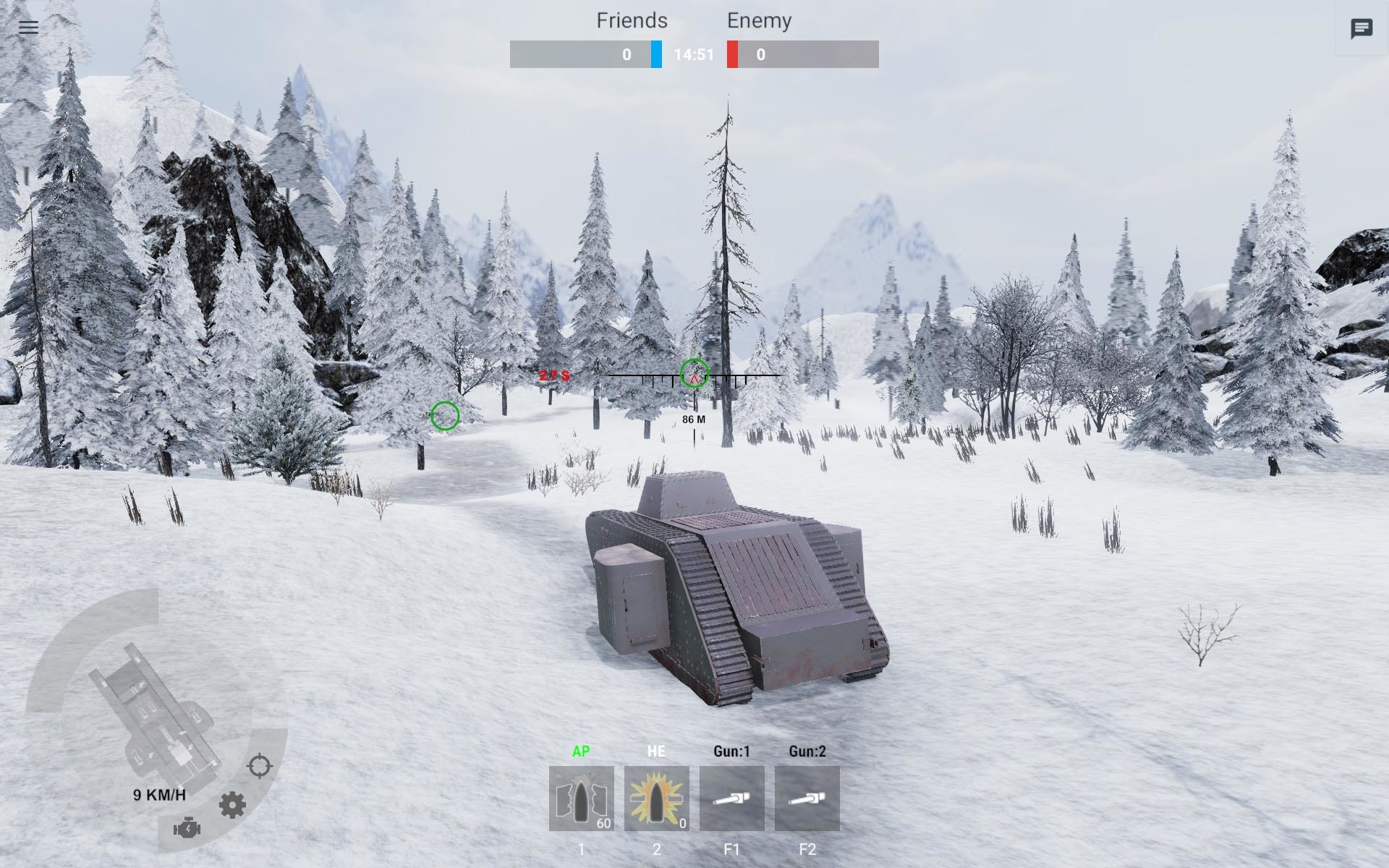The image size is (1389, 868).
Task: Open the gear settings icon
Action: click(232, 805)
